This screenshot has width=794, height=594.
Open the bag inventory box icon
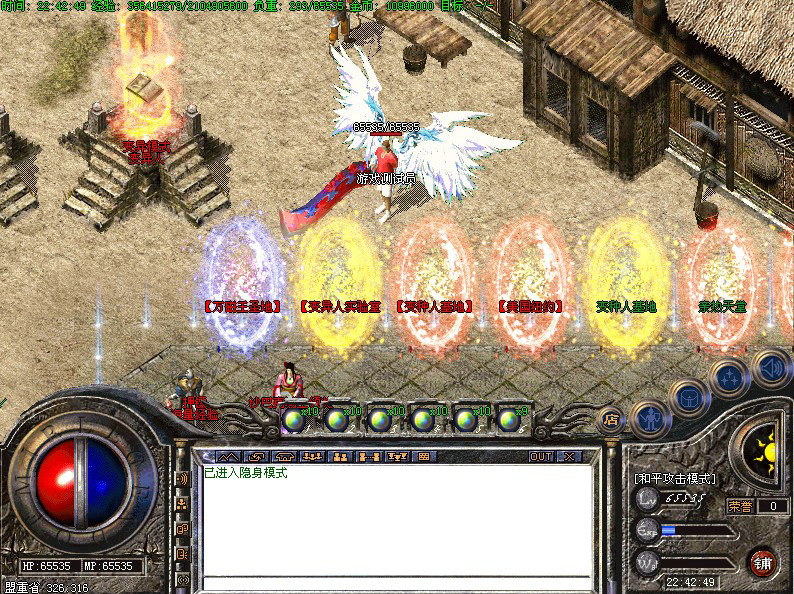point(689,396)
